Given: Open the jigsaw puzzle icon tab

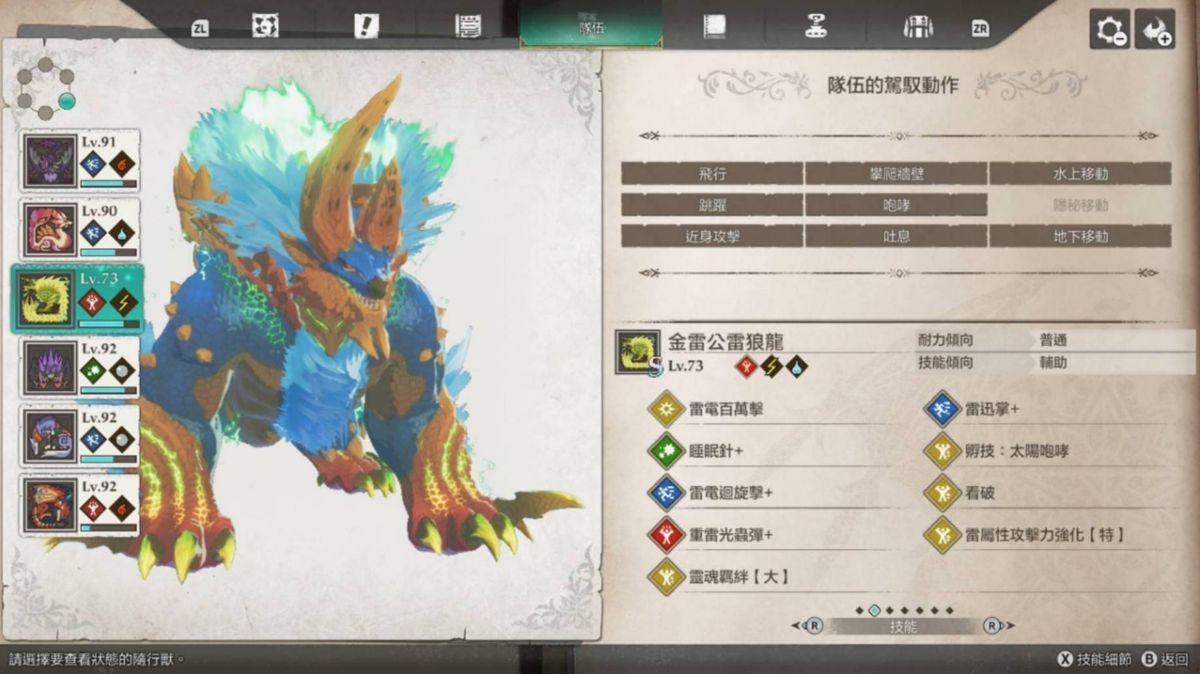Looking at the screenshot, I should point(265,27).
